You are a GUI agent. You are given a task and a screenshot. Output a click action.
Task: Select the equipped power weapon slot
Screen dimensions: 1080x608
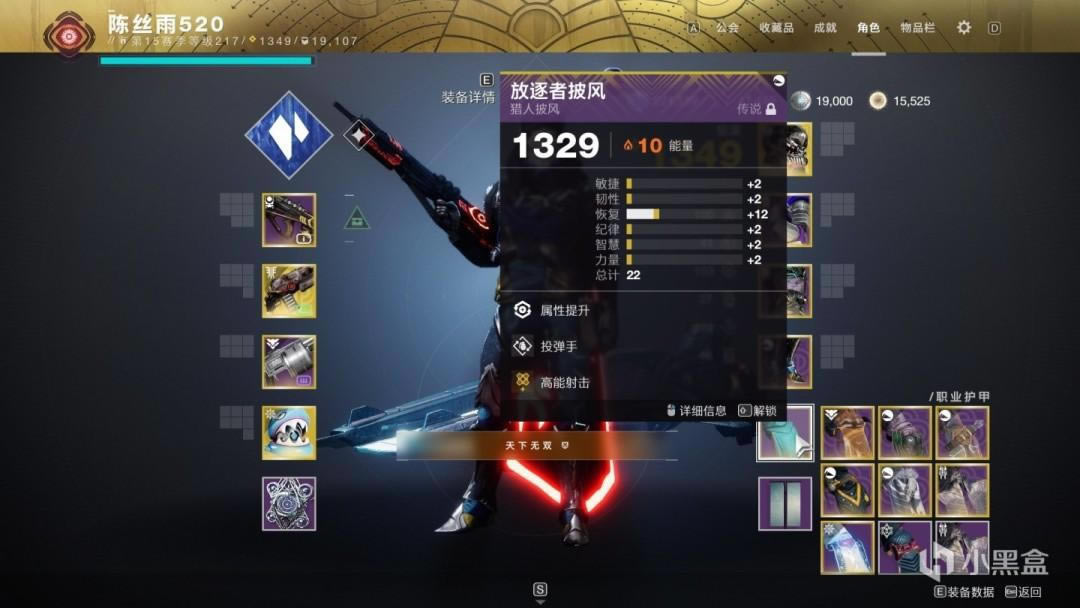coord(289,362)
